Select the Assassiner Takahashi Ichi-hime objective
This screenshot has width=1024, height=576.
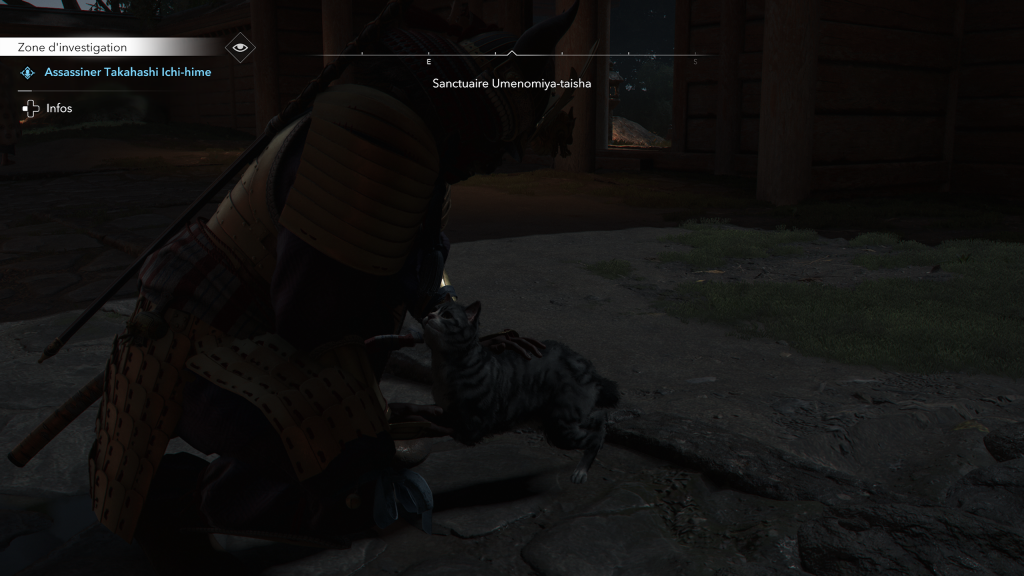[x=127, y=72]
